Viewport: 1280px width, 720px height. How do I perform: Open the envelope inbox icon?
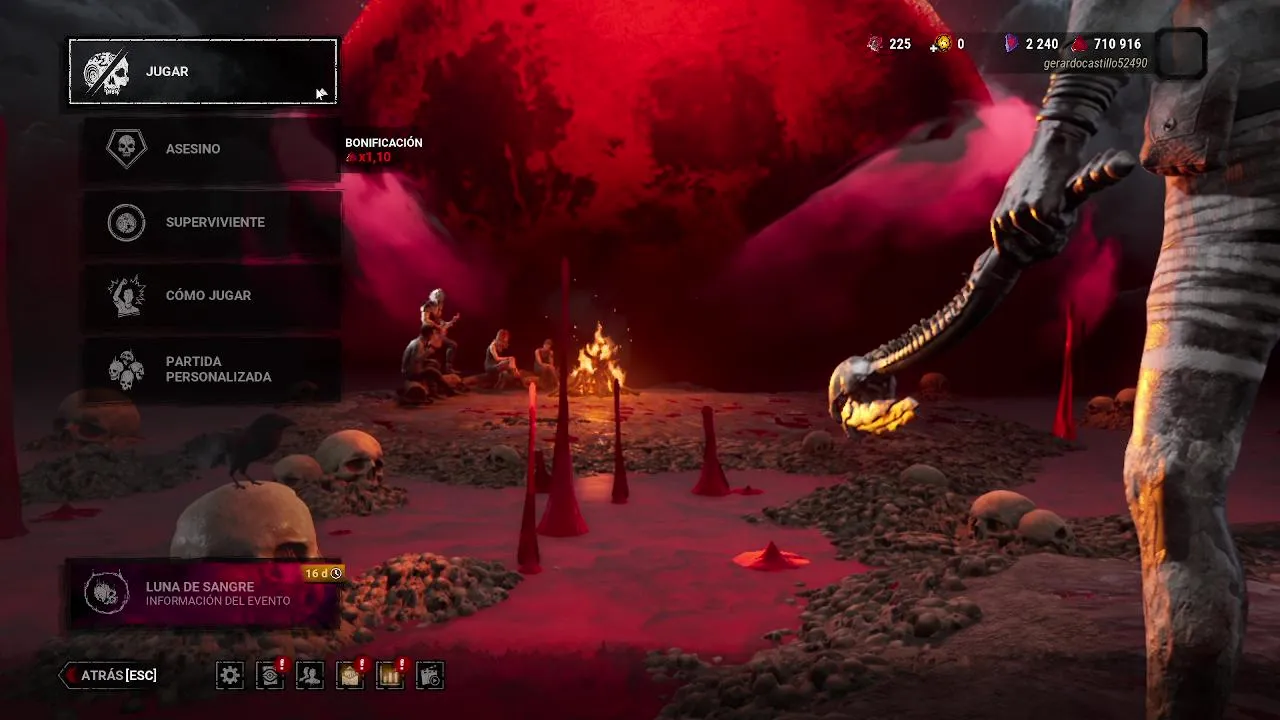point(350,676)
